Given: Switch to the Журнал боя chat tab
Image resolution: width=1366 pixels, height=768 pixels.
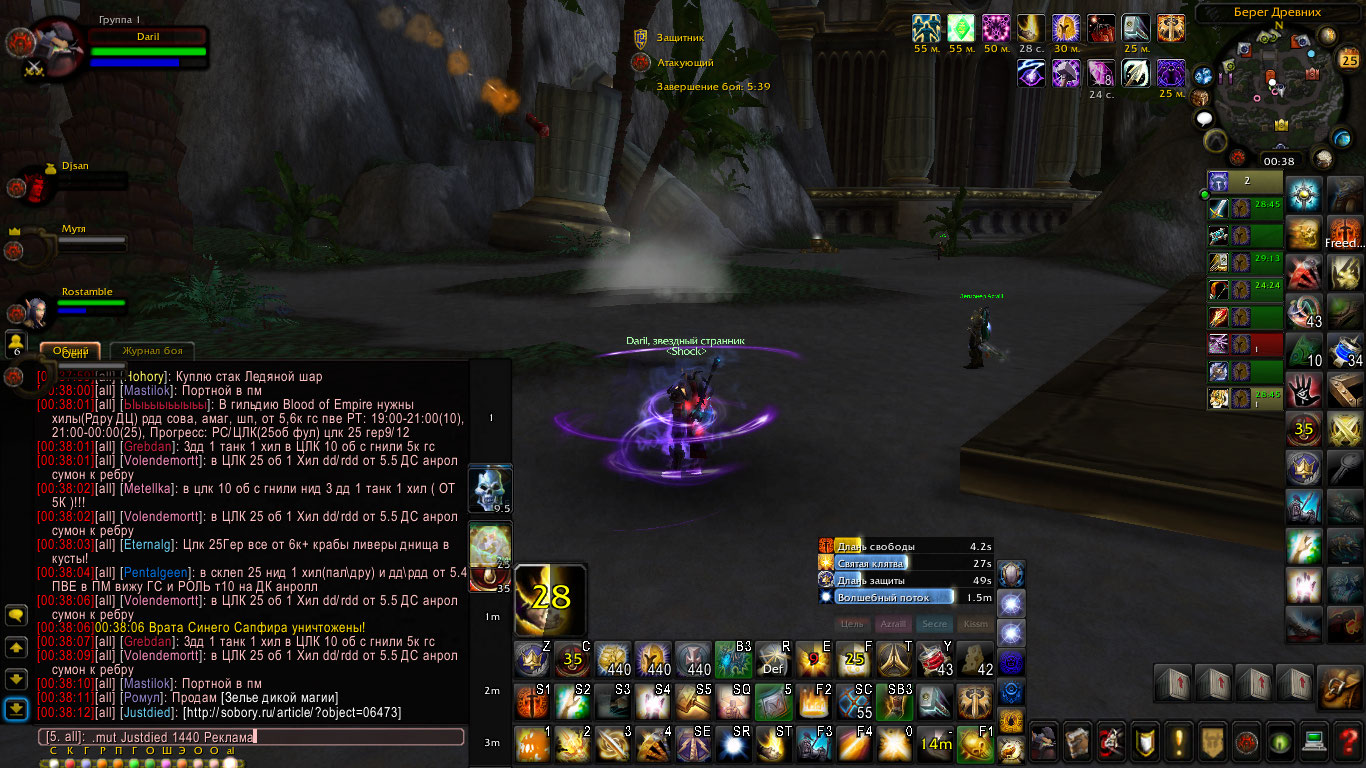Looking at the screenshot, I should click(x=152, y=350).
